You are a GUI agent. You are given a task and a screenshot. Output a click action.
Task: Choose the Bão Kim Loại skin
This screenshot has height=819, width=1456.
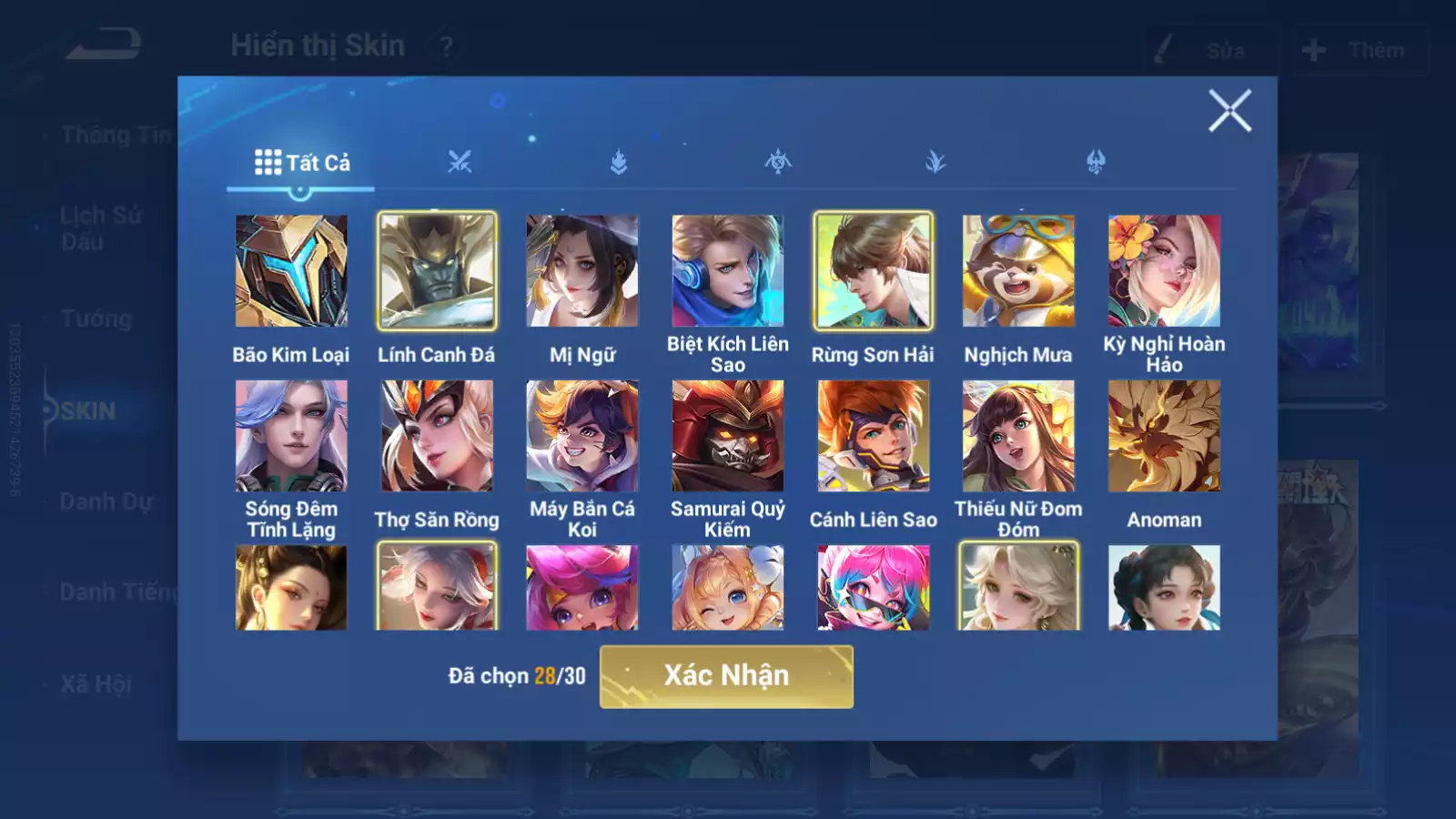click(291, 271)
